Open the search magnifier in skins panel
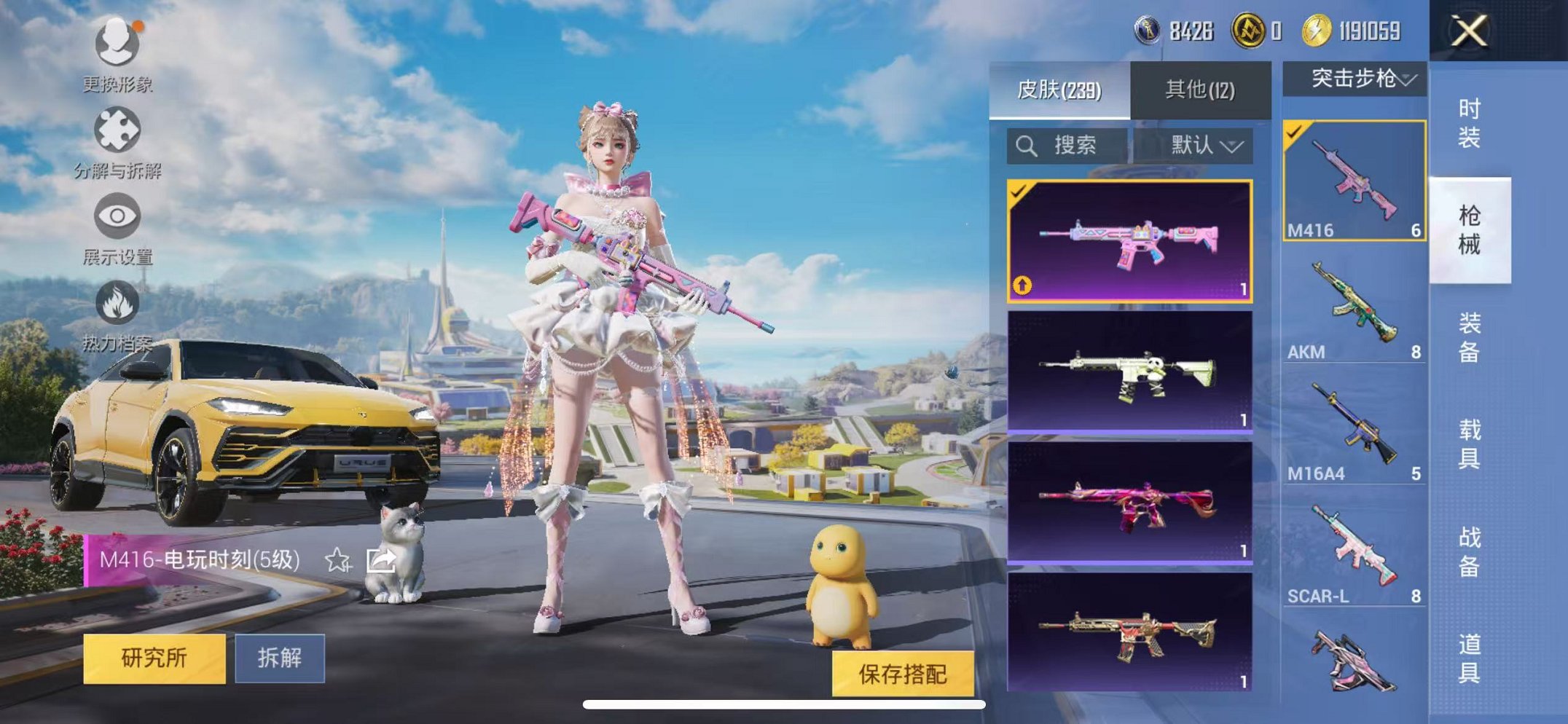The height and width of the screenshot is (724, 1568). click(1028, 144)
